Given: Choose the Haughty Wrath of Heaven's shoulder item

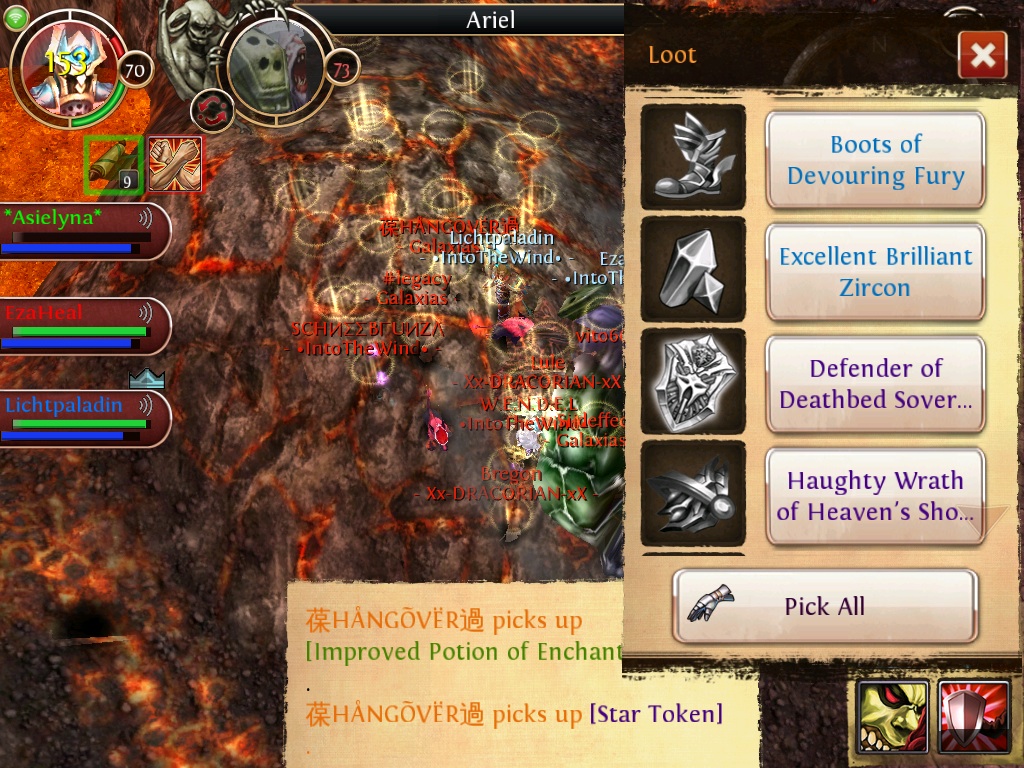Looking at the screenshot, I should [x=875, y=496].
